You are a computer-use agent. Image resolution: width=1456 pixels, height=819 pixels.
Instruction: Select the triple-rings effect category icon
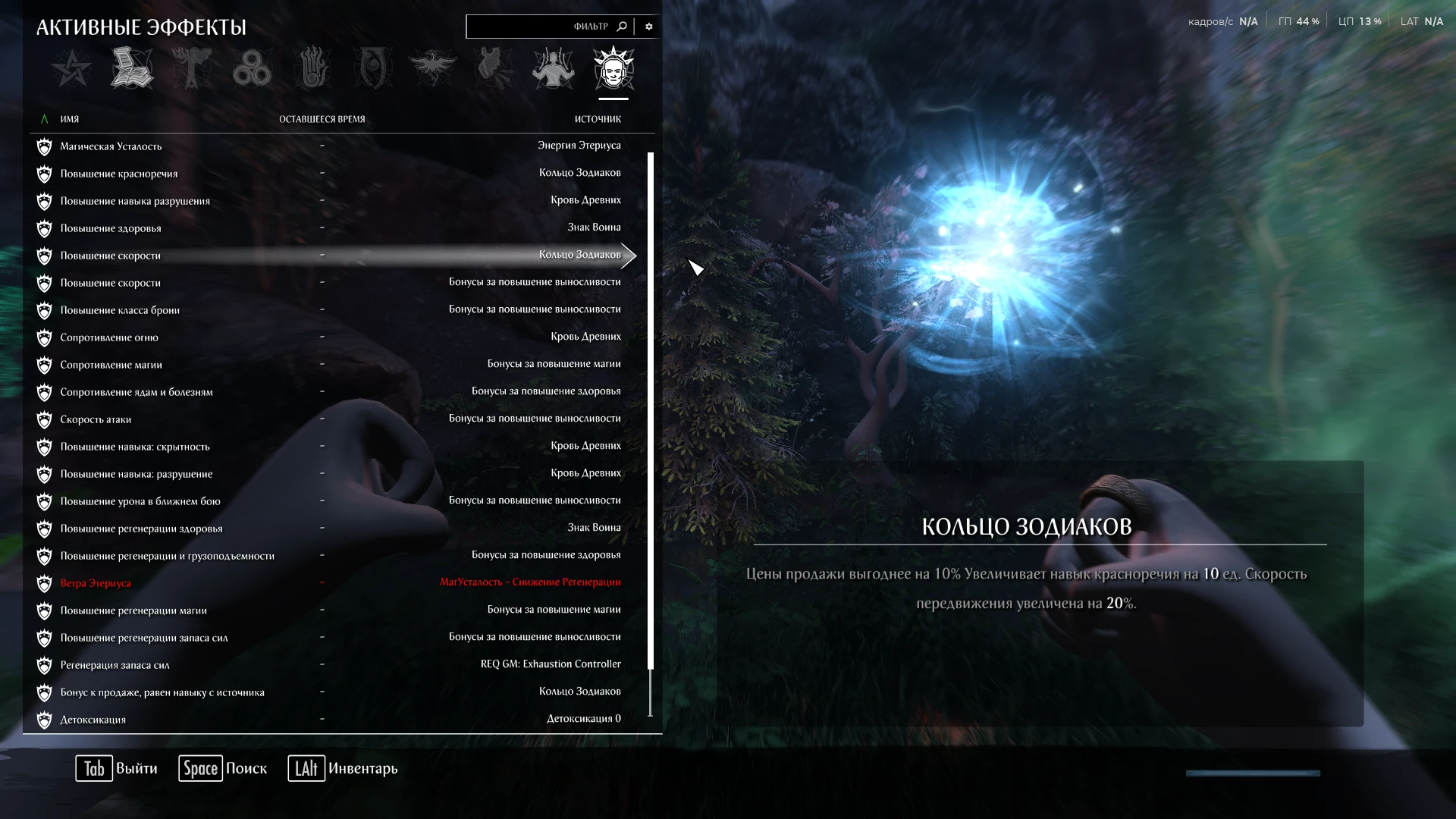click(253, 68)
